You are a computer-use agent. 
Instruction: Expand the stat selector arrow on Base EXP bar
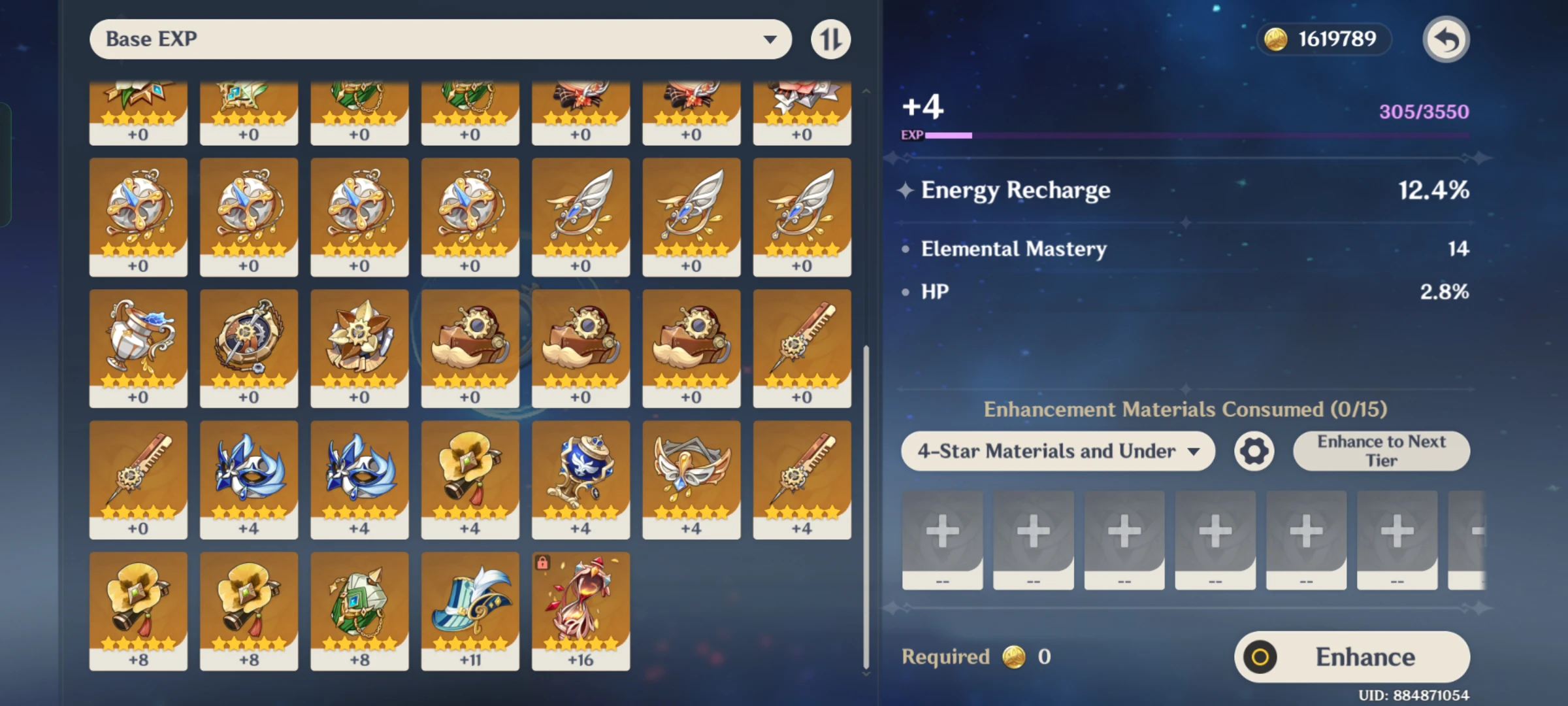[x=773, y=39]
